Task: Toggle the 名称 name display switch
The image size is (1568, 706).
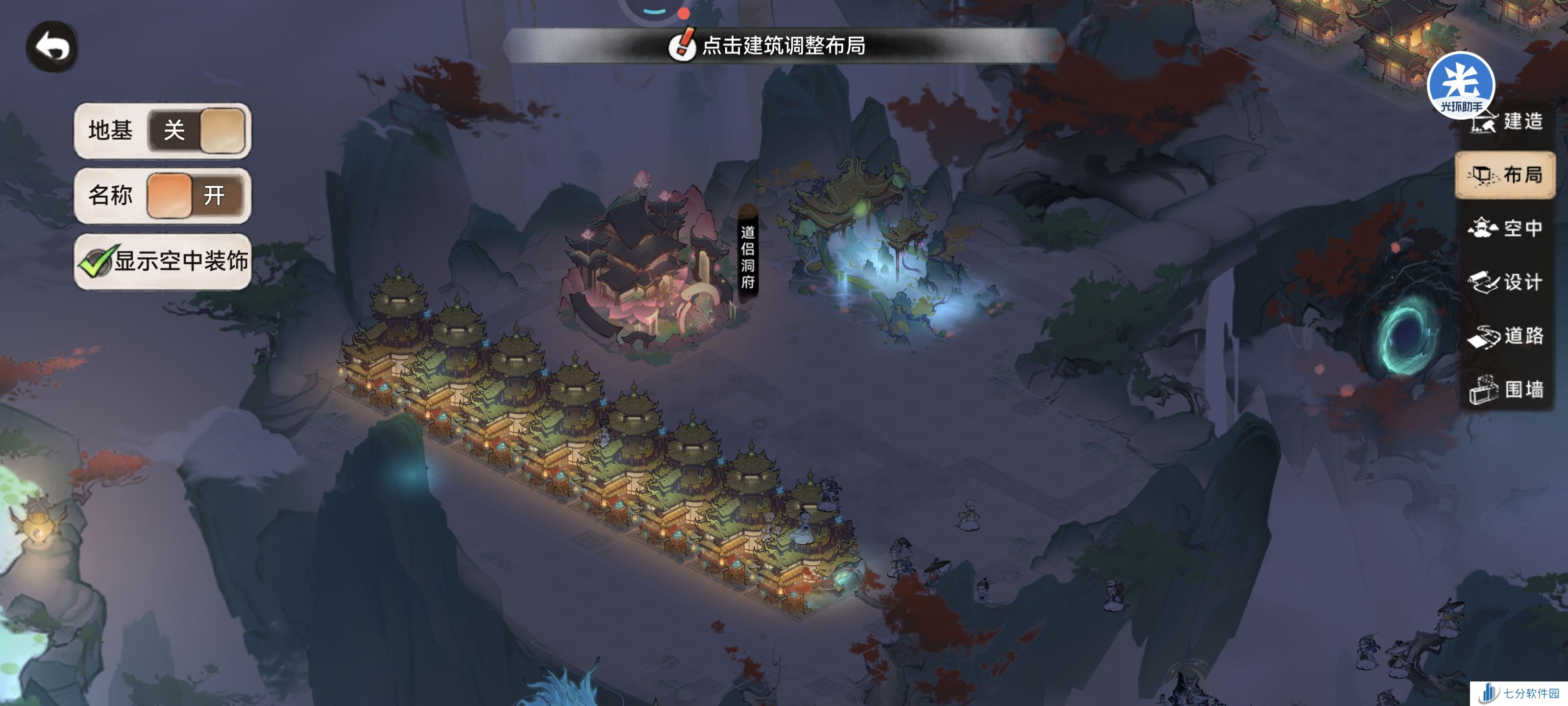Action: coord(196,196)
